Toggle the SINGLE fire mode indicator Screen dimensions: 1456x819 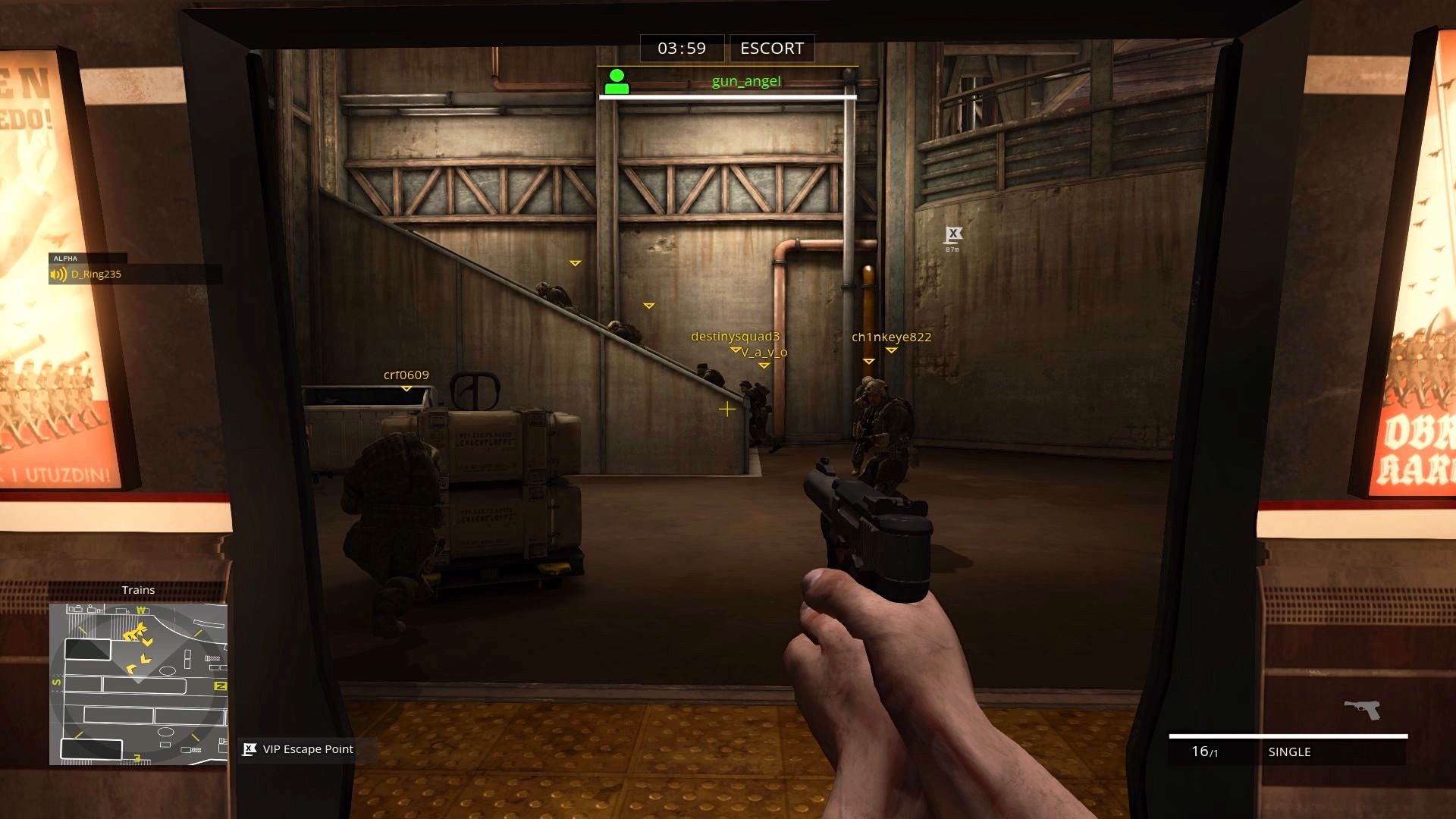(x=1289, y=752)
